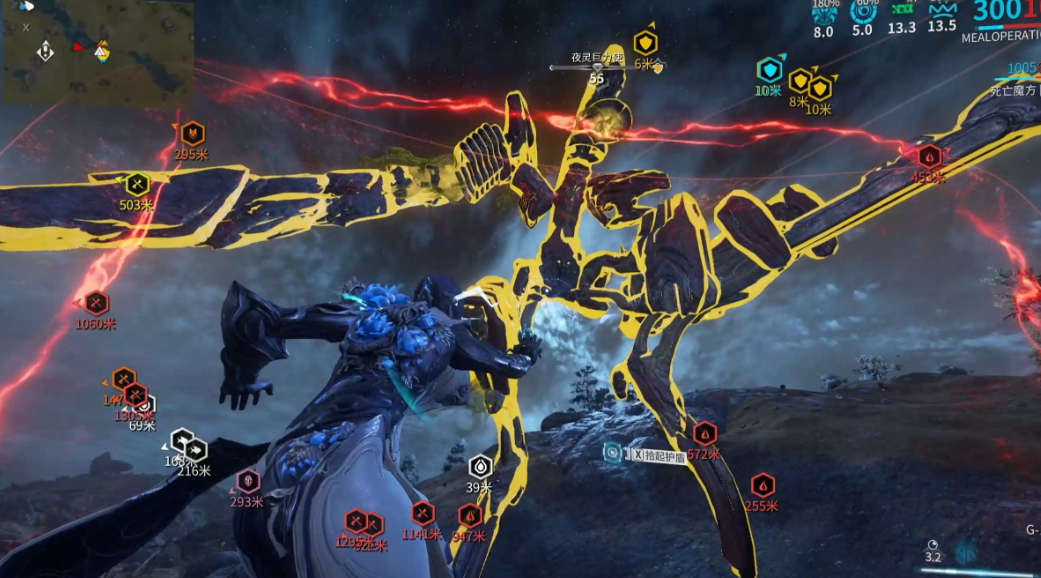Click the circular eye buff icon showing 5.0

pos(863,12)
